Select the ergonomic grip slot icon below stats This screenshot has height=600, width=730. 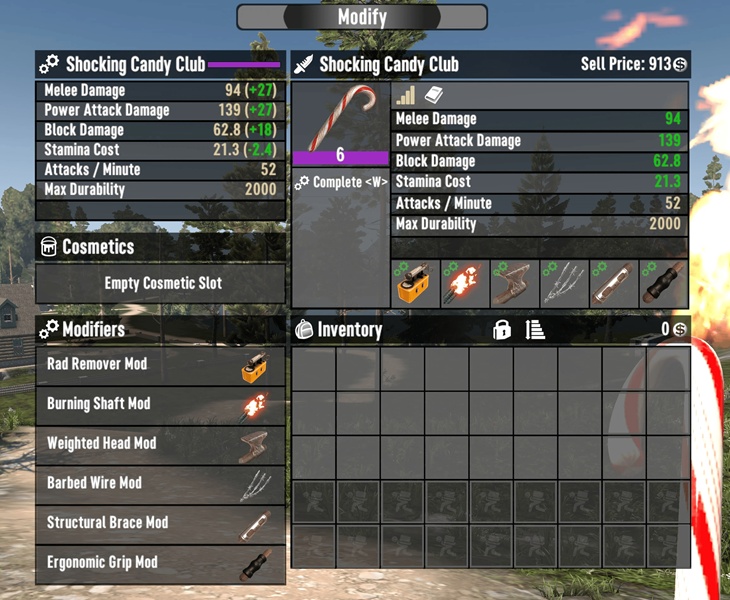[x=664, y=284]
